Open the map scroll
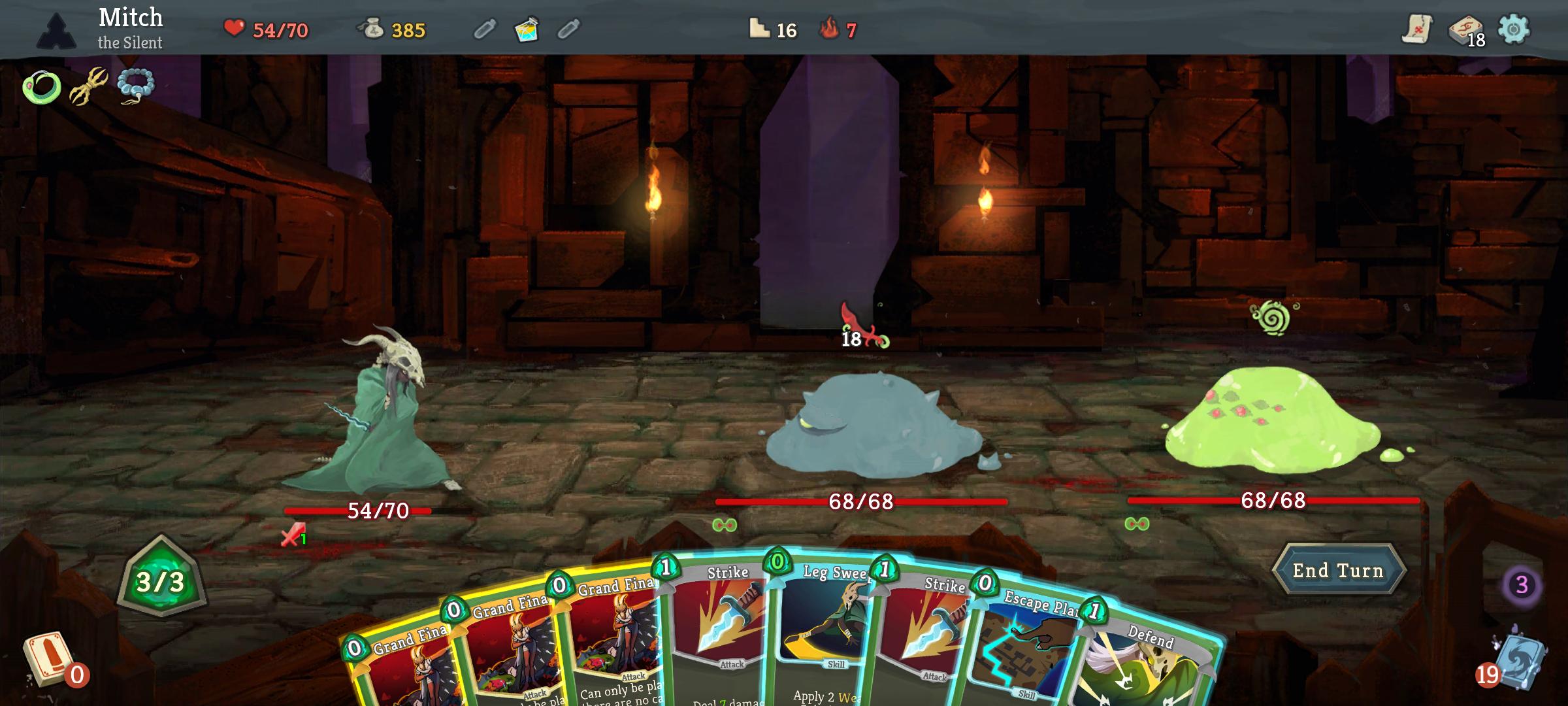Image resolution: width=1568 pixels, height=706 pixels. coord(1416,29)
